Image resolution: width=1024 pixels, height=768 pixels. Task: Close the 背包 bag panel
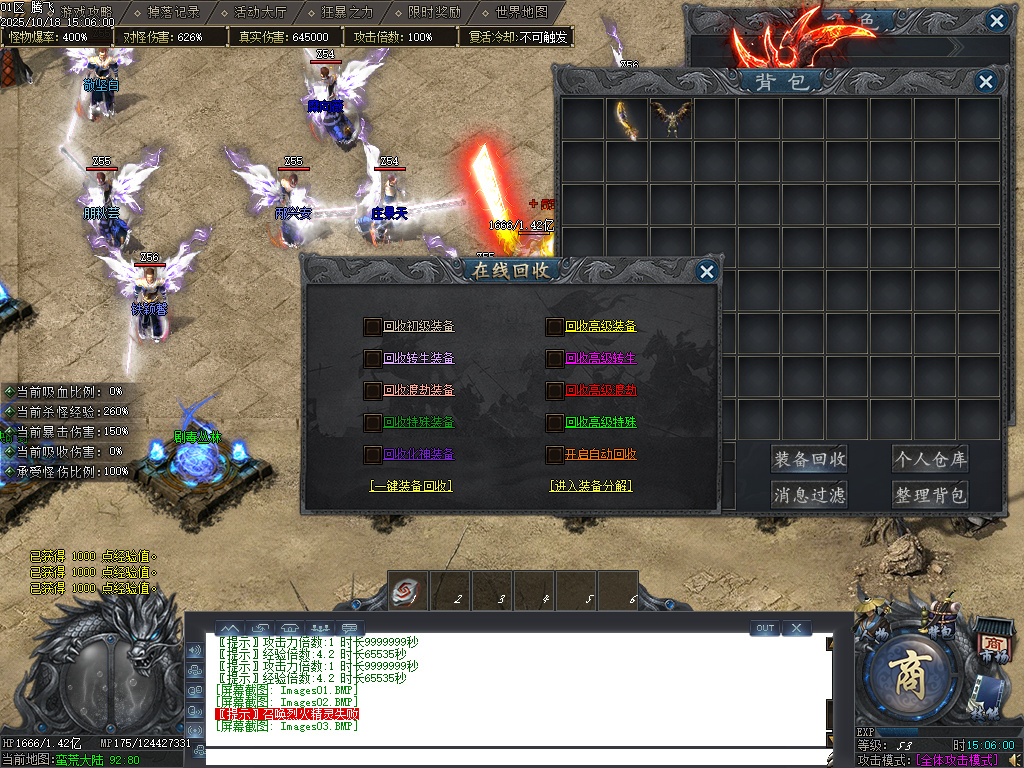pyautogui.click(x=986, y=82)
